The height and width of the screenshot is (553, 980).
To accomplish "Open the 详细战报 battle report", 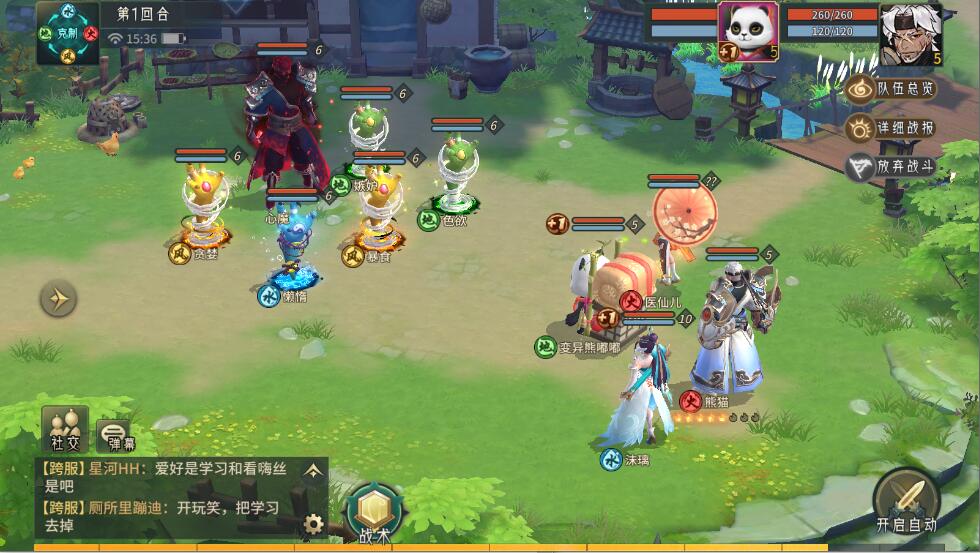I will tap(892, 128).
